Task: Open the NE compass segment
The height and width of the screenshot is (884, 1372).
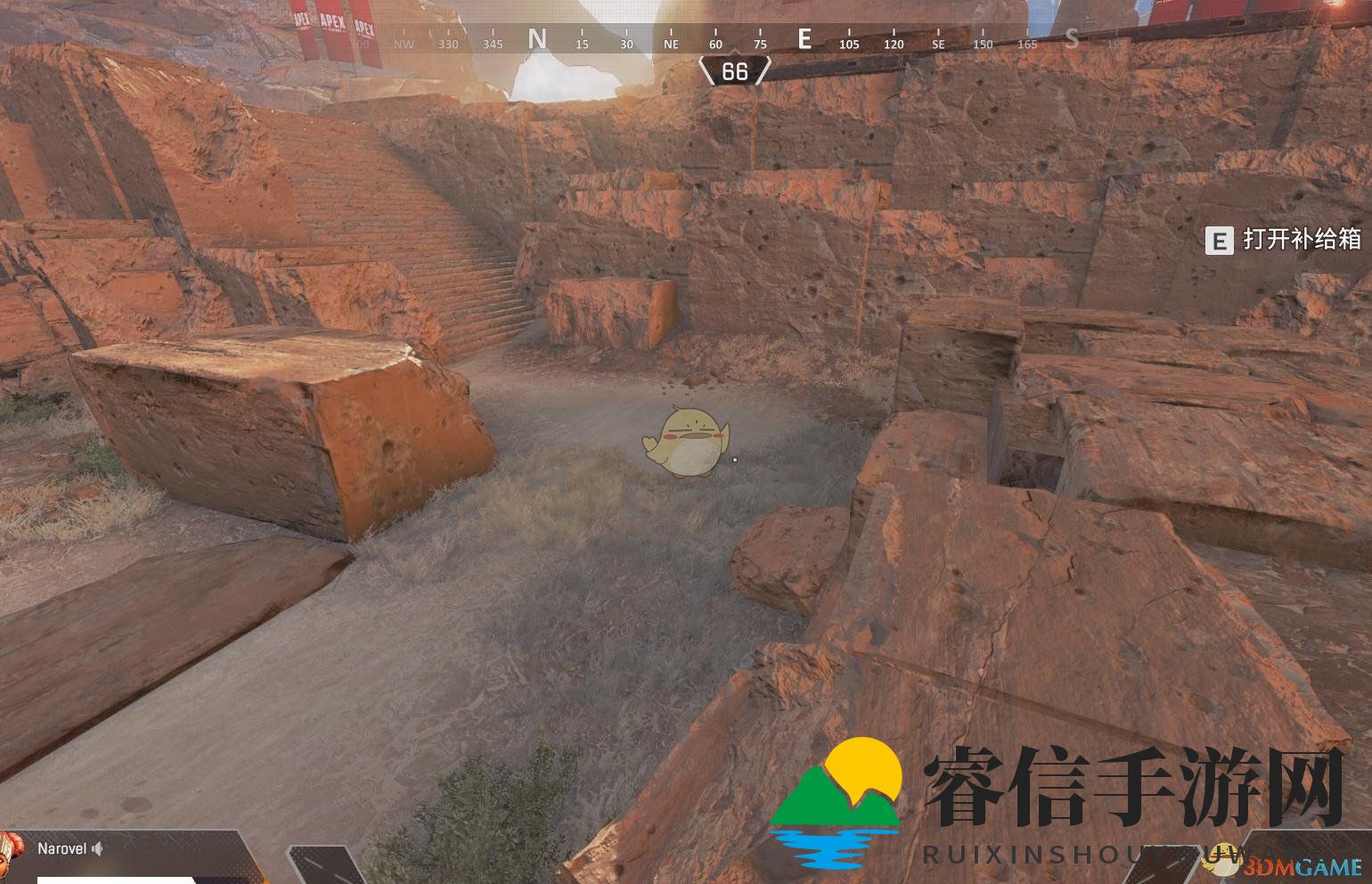Action: [671, 43]
